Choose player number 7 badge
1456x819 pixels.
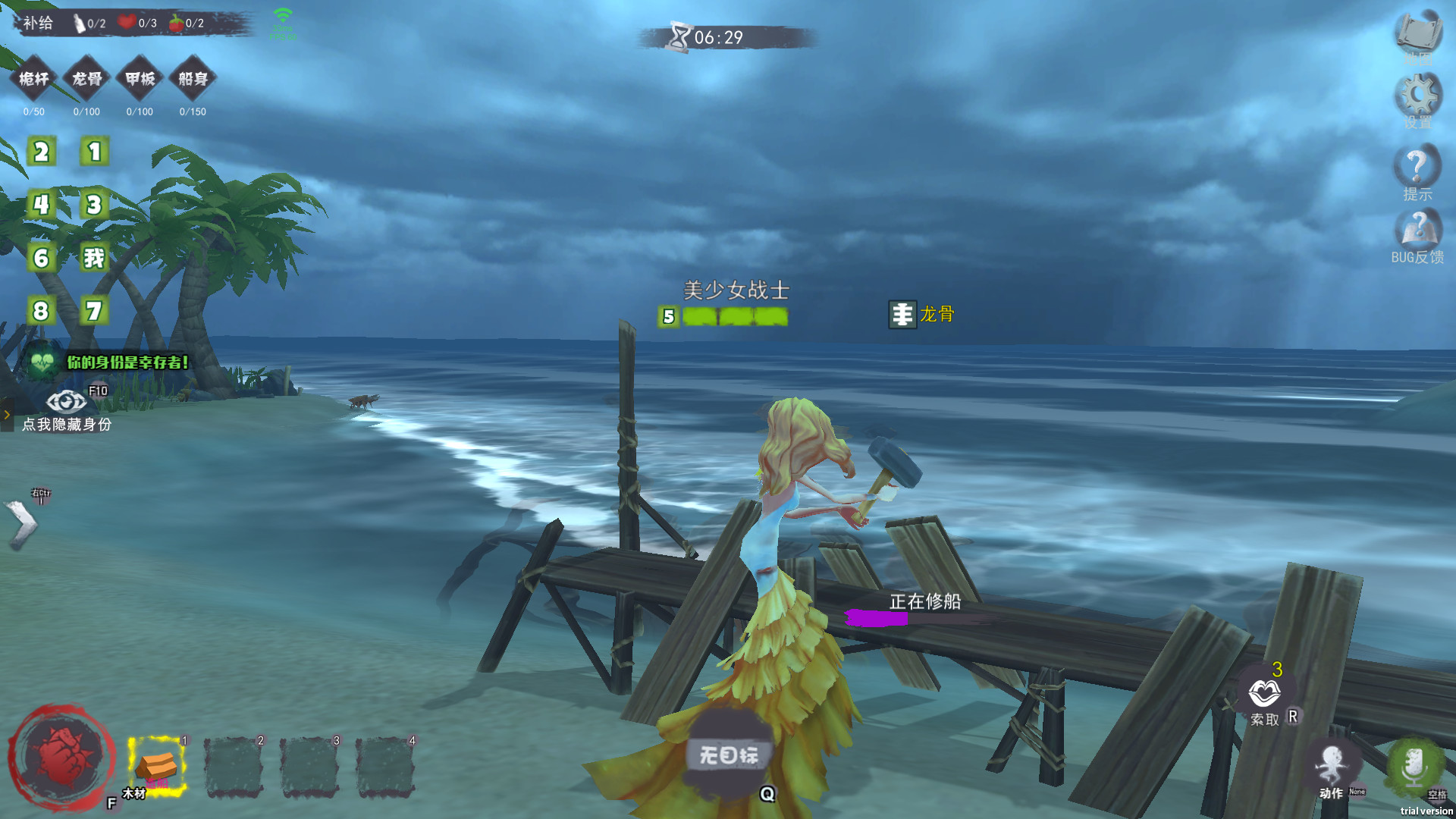coord(95,311)
